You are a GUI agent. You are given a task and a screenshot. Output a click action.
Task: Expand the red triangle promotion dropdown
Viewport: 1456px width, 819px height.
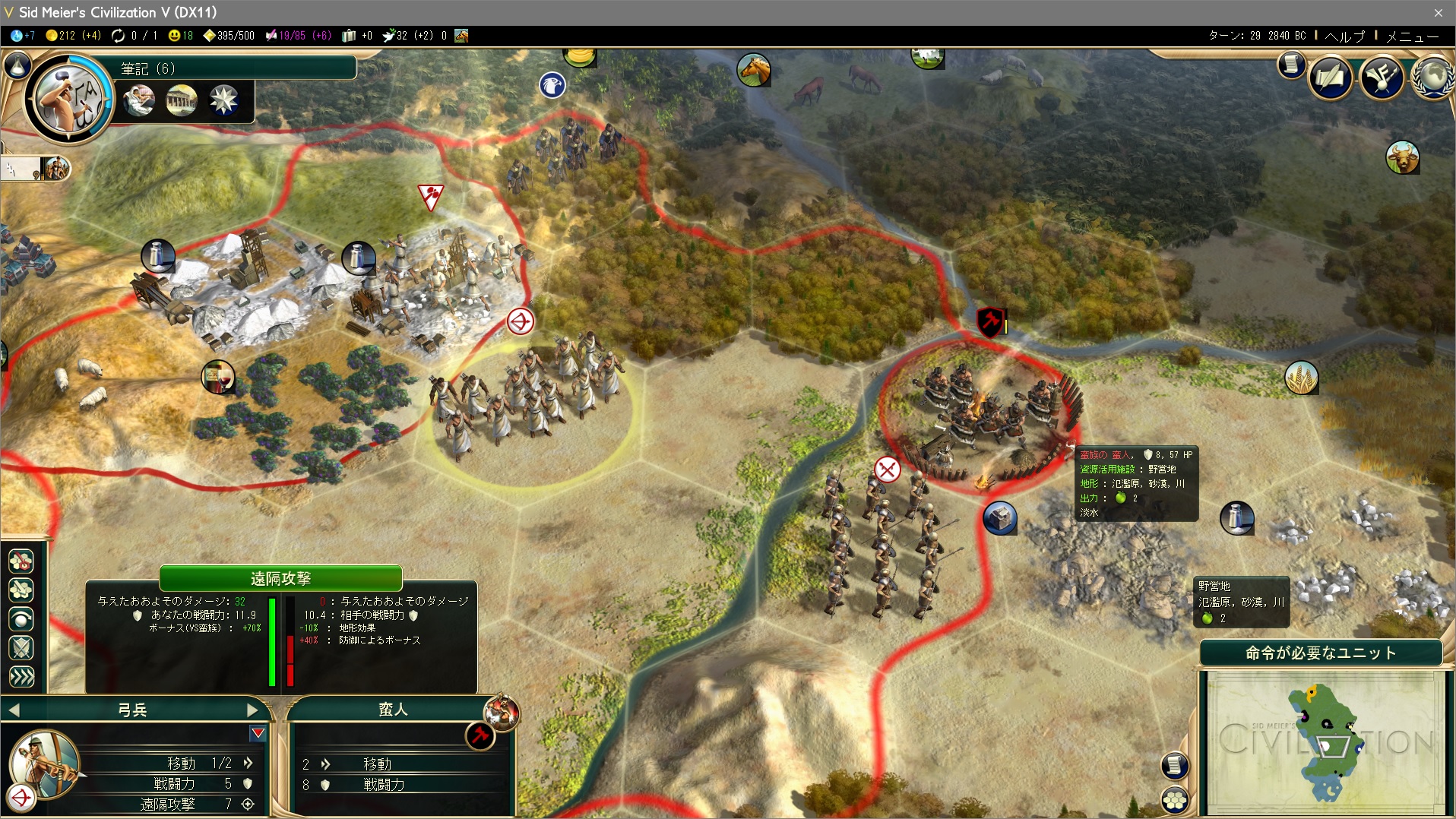coord(258,733)
